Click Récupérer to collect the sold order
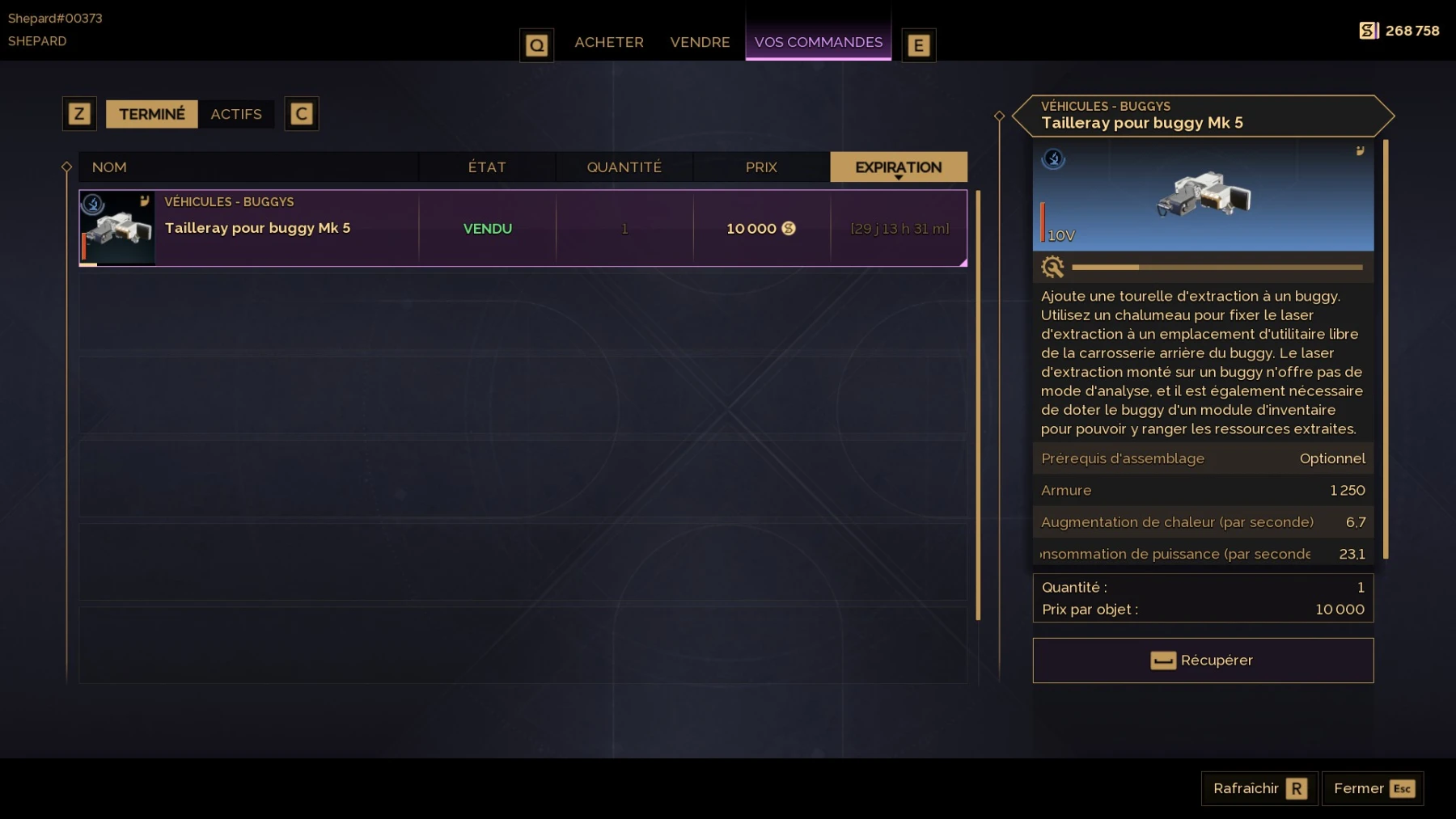The width and height of the screenshot is (1456, 819). point(1203,661)
